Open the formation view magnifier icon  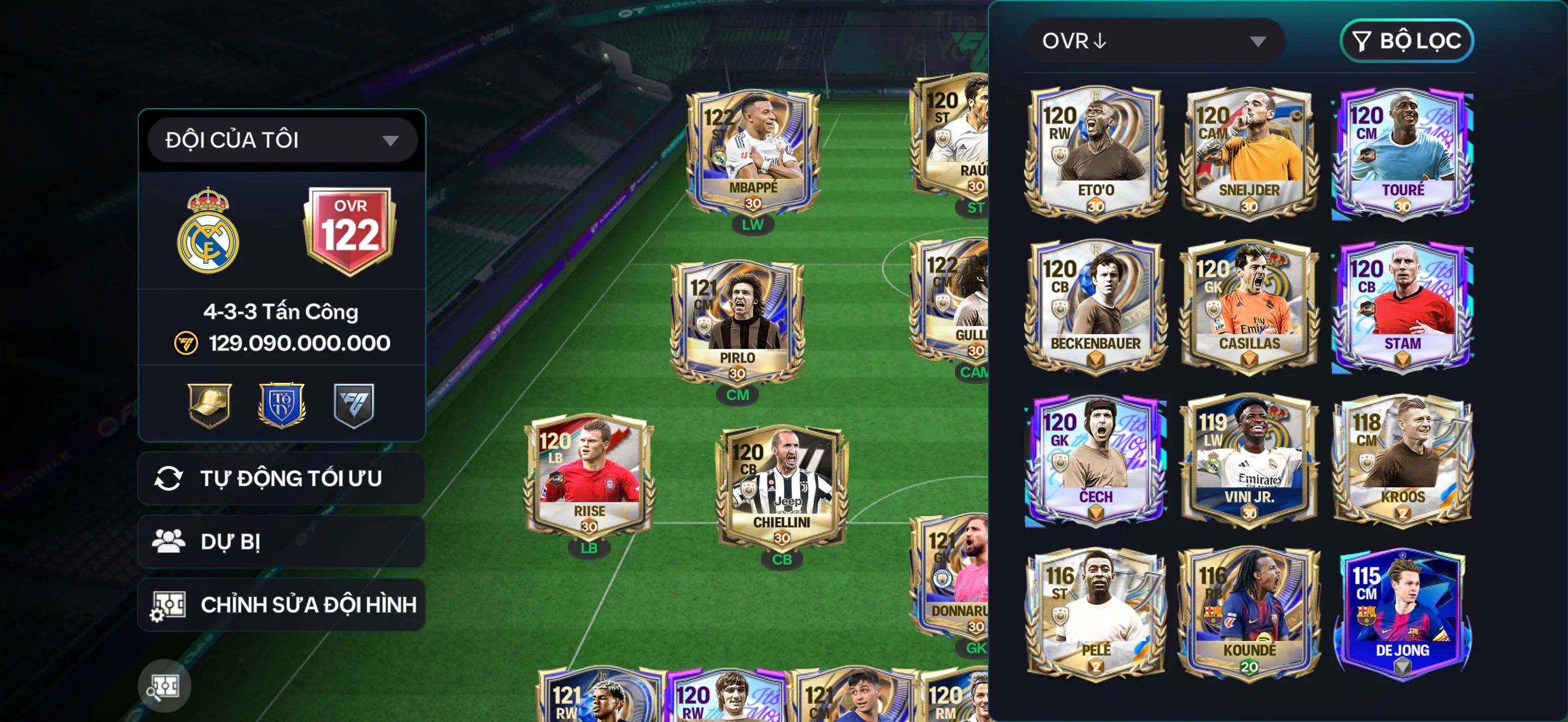click(x=163, y=686)
